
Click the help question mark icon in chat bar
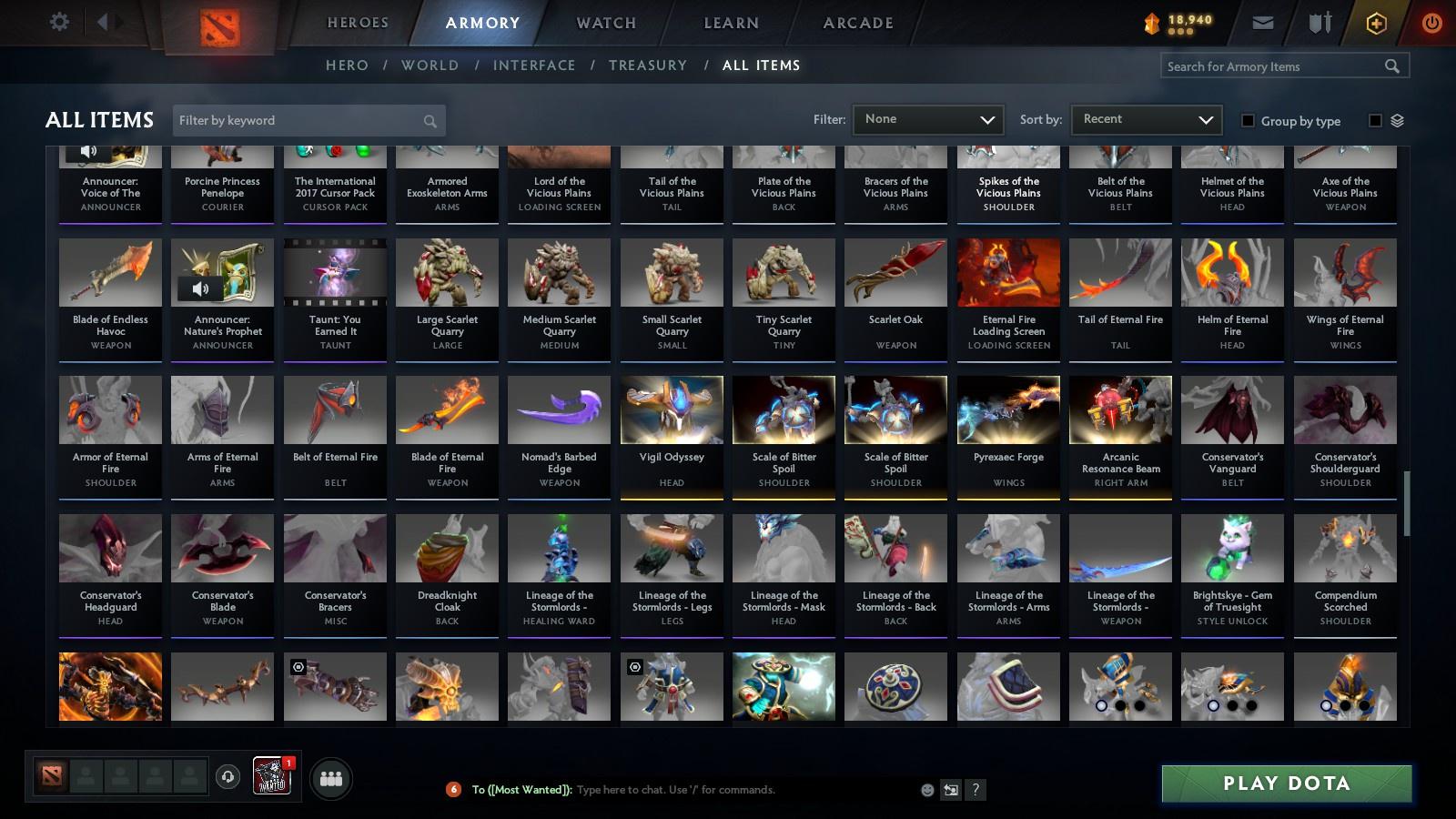(974, 790)
